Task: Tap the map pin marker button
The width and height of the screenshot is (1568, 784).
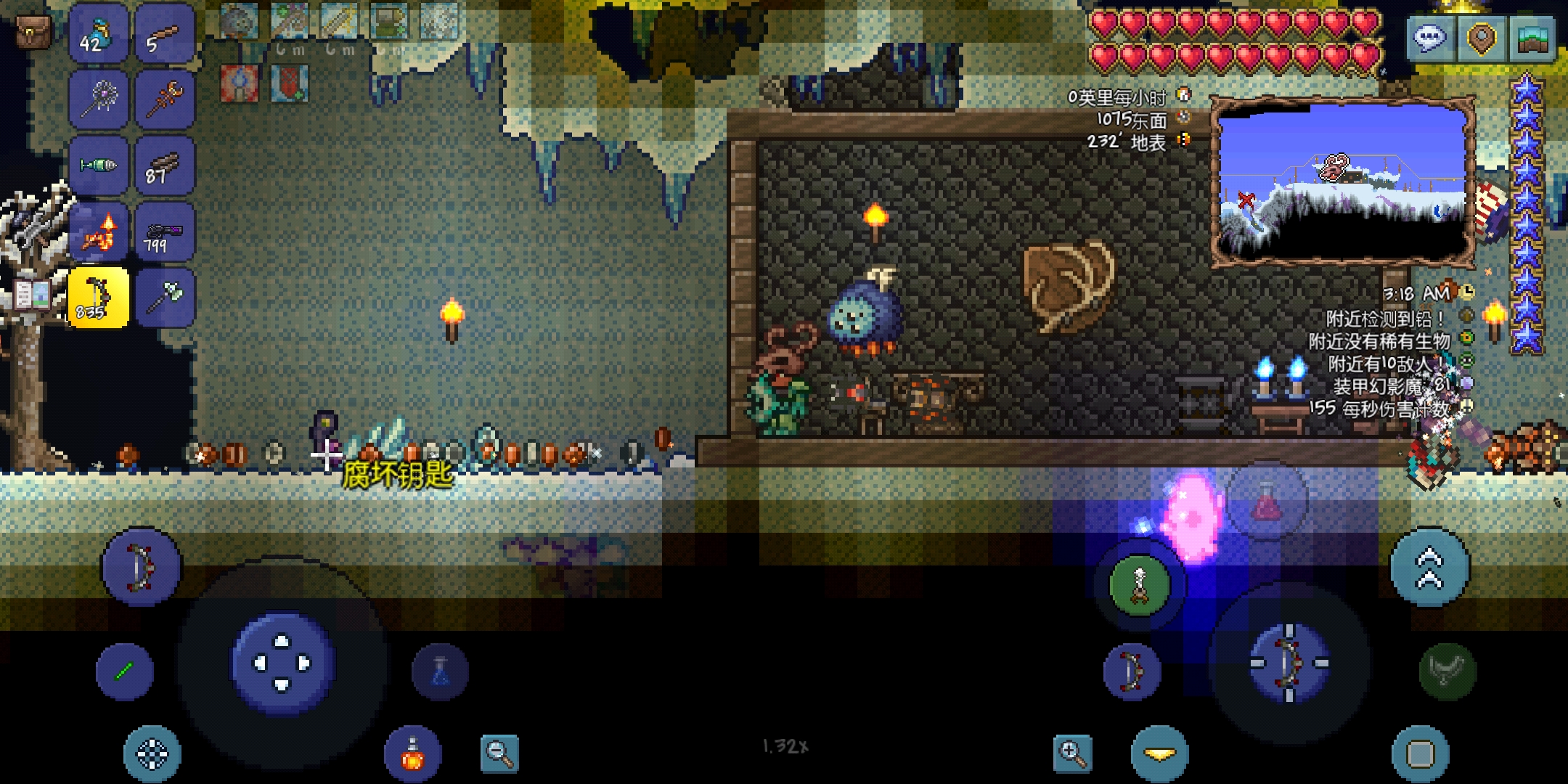Action: coord(1481,38)
